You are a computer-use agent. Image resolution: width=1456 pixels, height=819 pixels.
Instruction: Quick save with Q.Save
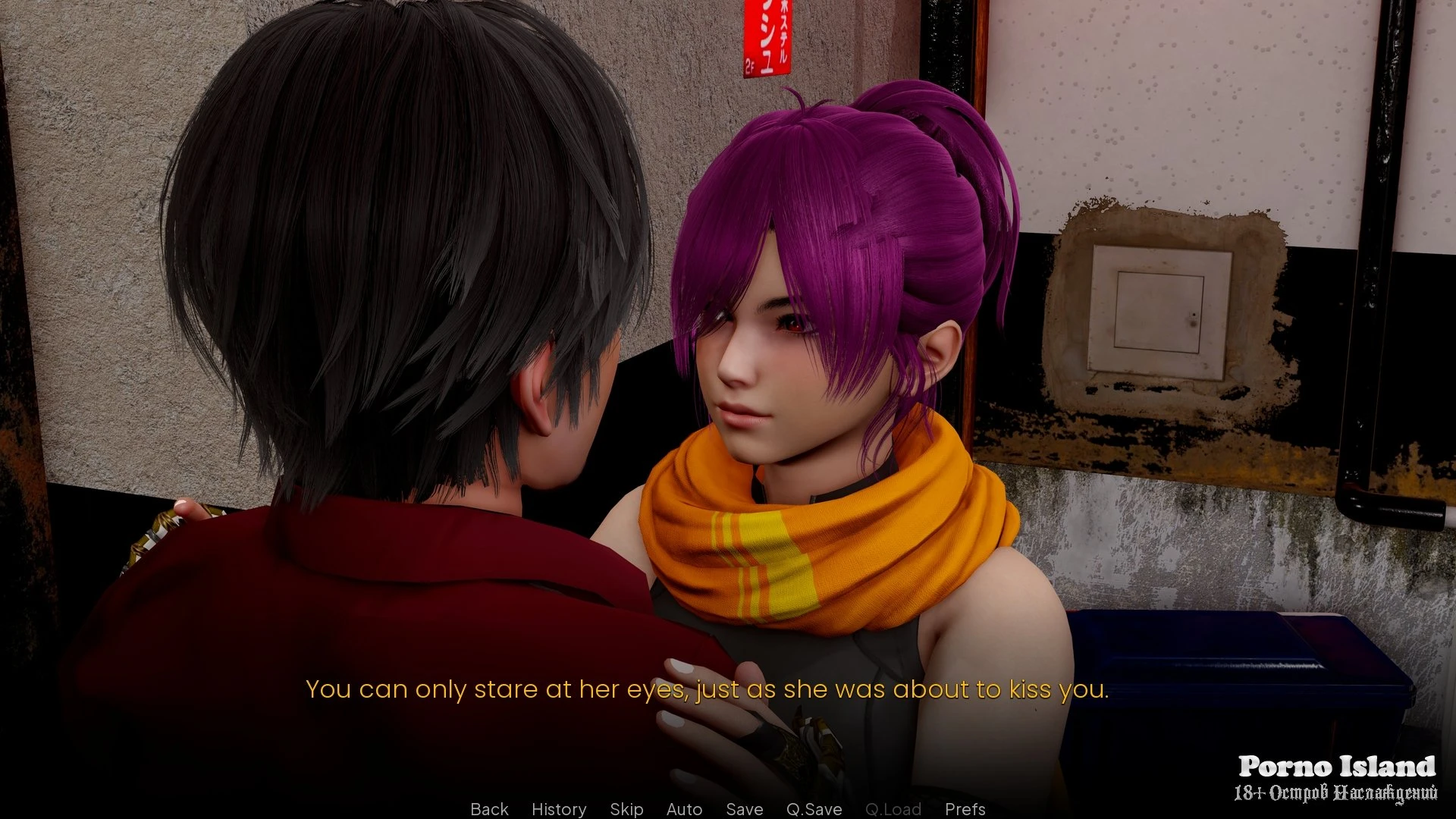coord(814,809)
